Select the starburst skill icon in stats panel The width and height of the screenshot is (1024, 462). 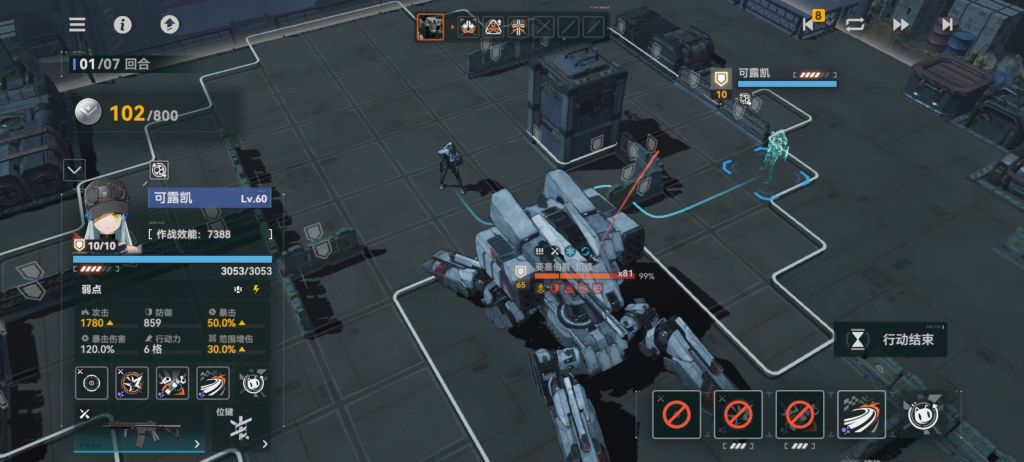134,382
